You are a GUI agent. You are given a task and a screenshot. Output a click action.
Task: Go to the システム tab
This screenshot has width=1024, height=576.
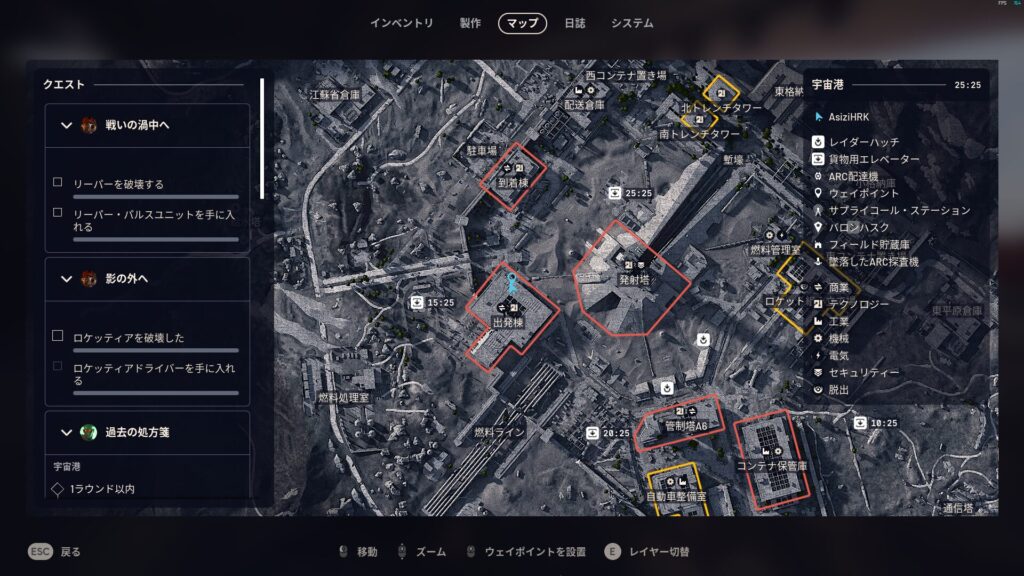632,23
